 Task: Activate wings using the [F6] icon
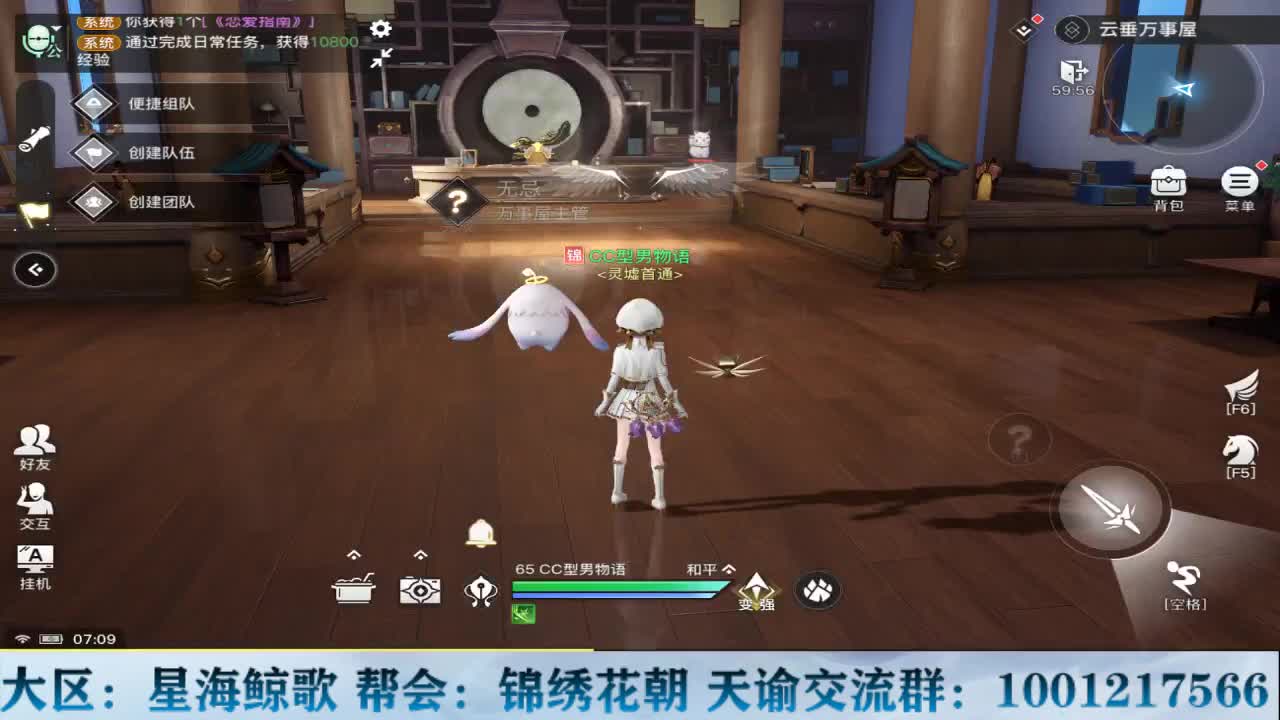tap(1240, 387)
